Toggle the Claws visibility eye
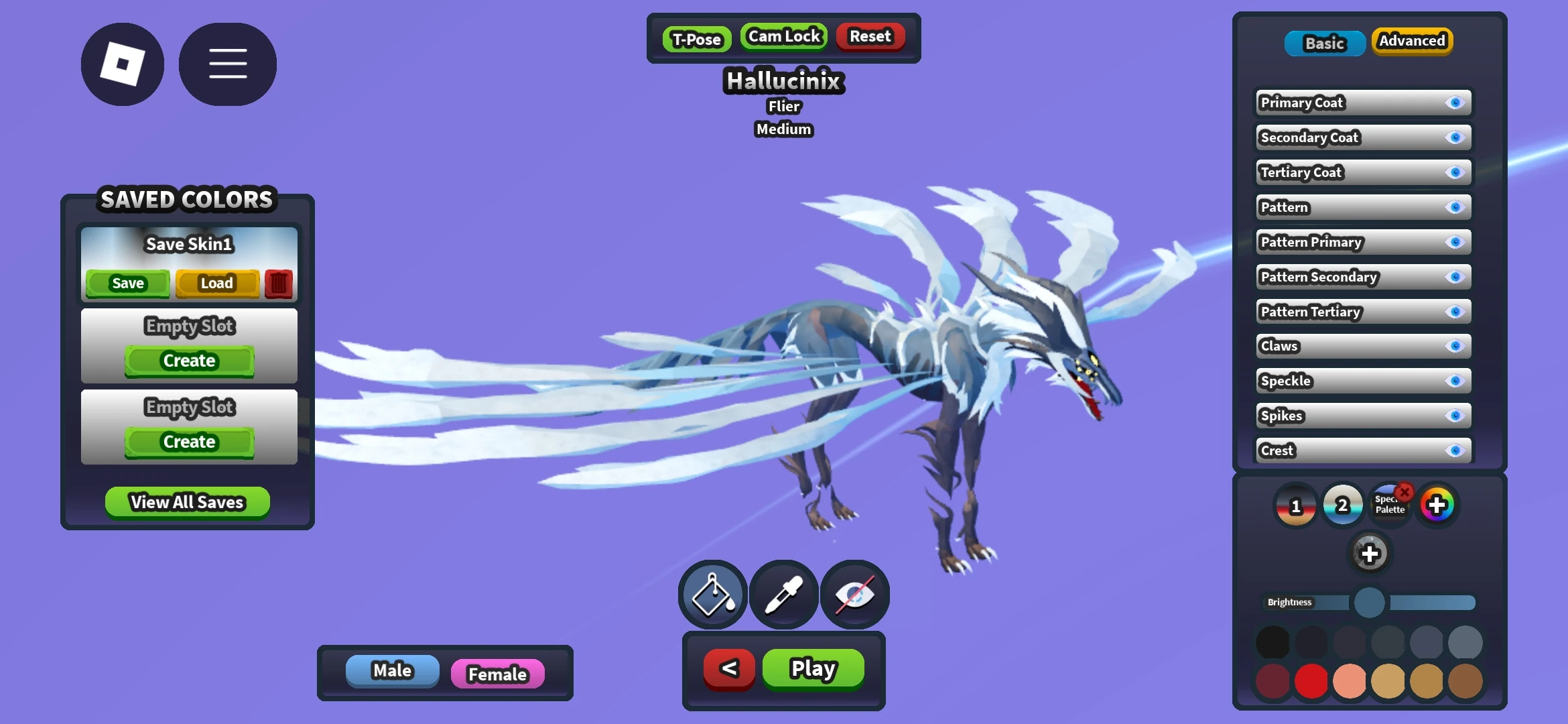Image resolution: width=1568 pixels, height=724 pixels. [x=1455, y=346]
